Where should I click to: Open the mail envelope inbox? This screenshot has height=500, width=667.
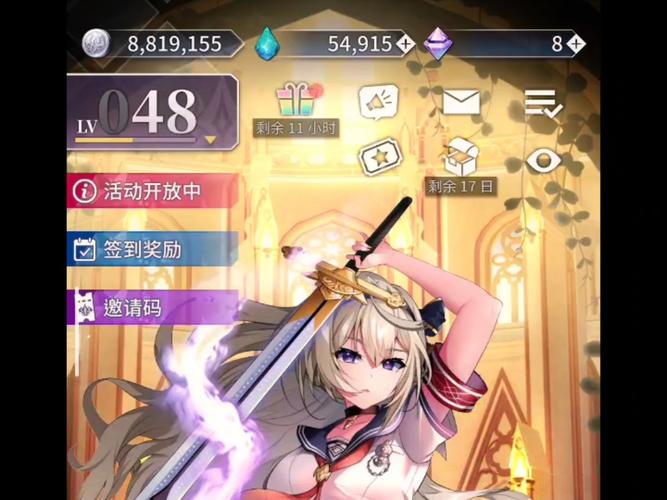click(x=460, y=102)
